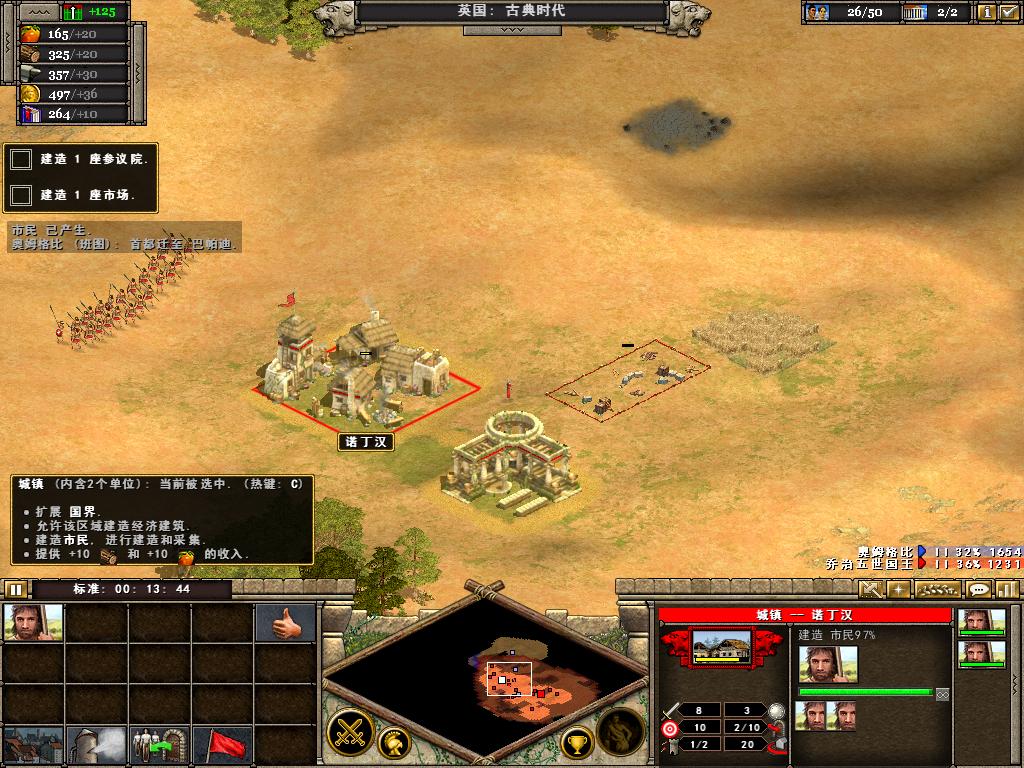The image size is (1024, 768).
Task: Set rally point with the red flag icon
Action: pyautogui.click(x=223, y=745)
